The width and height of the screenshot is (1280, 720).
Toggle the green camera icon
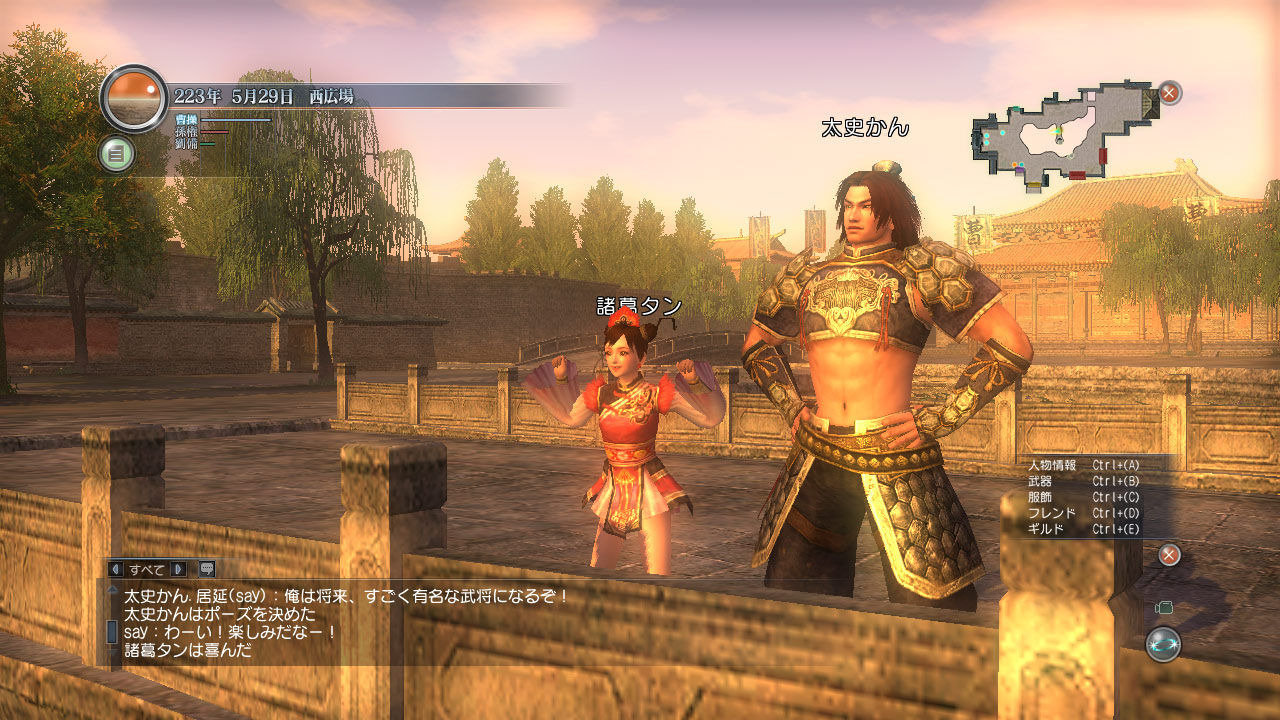[1163, 607]
